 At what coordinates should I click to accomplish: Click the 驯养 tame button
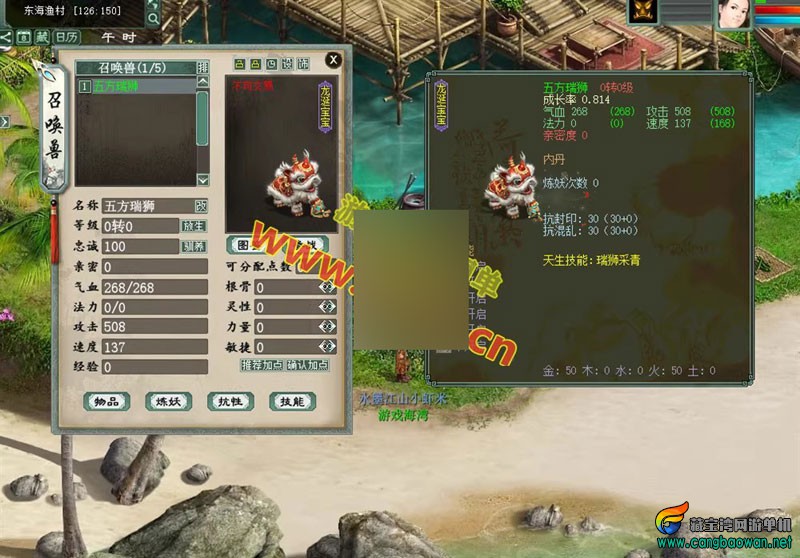tap(193, 246)
